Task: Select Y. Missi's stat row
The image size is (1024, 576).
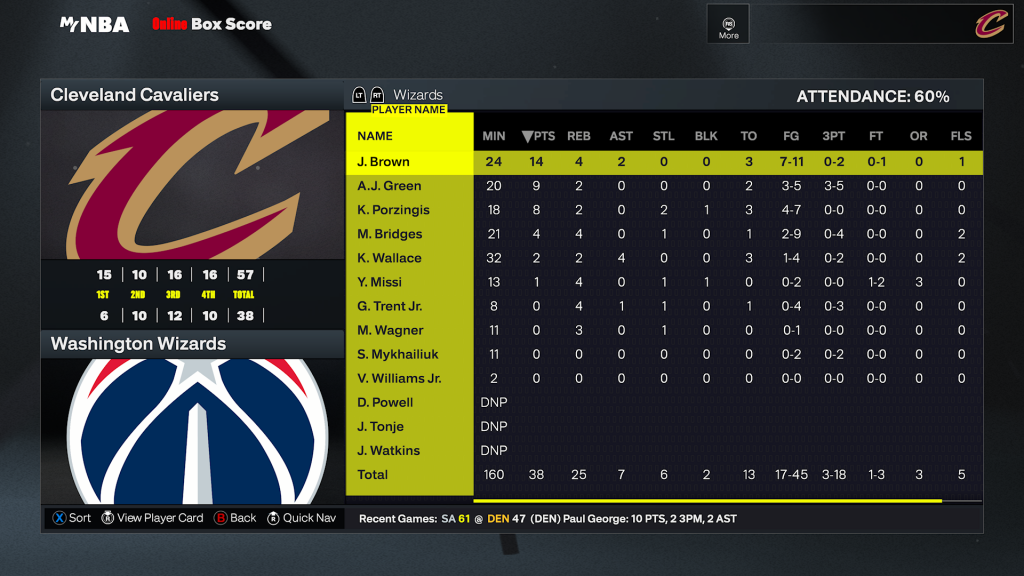Action: click(x=381, y=282)
